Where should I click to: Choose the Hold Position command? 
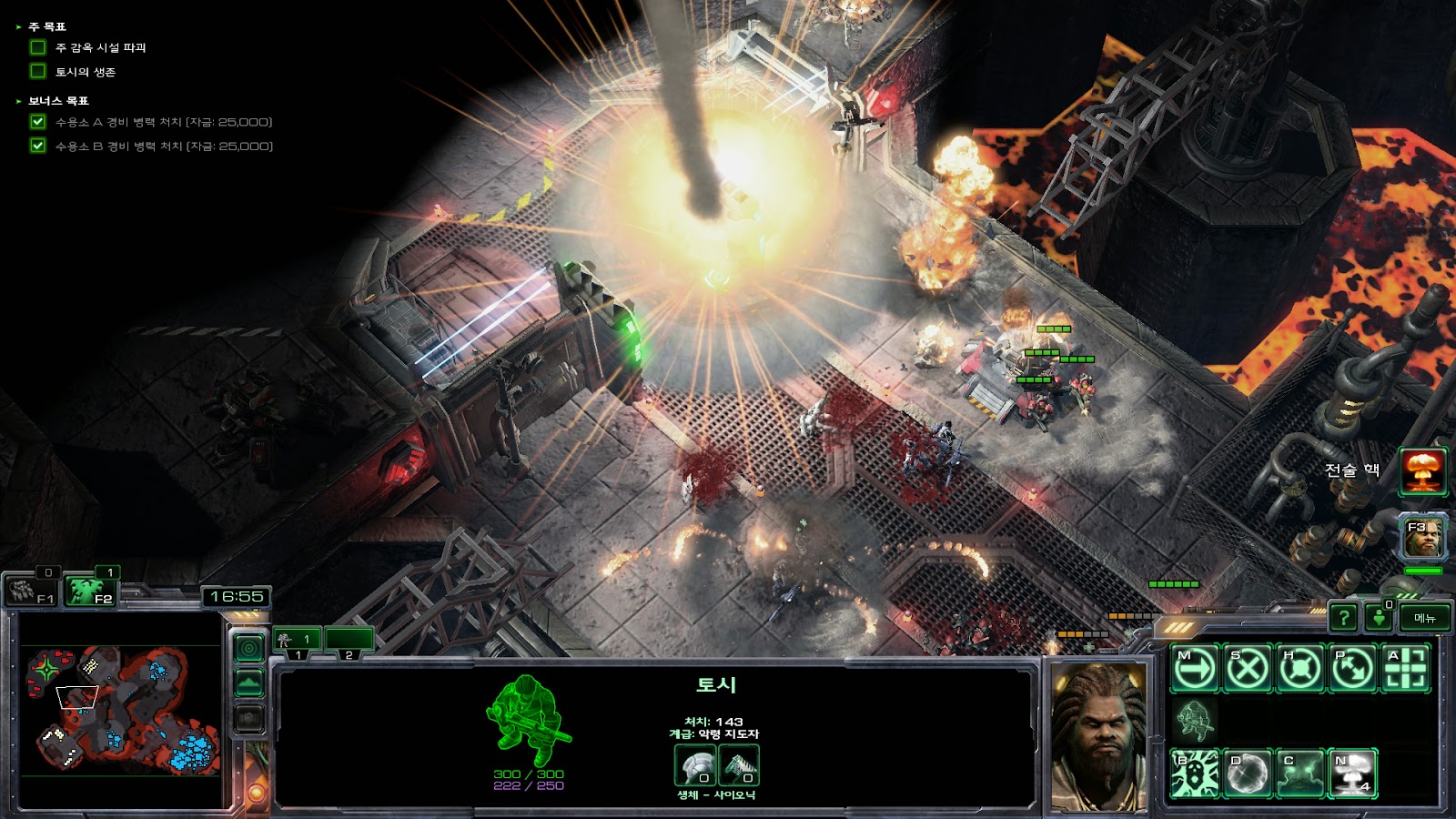(x=1300, y=669)
